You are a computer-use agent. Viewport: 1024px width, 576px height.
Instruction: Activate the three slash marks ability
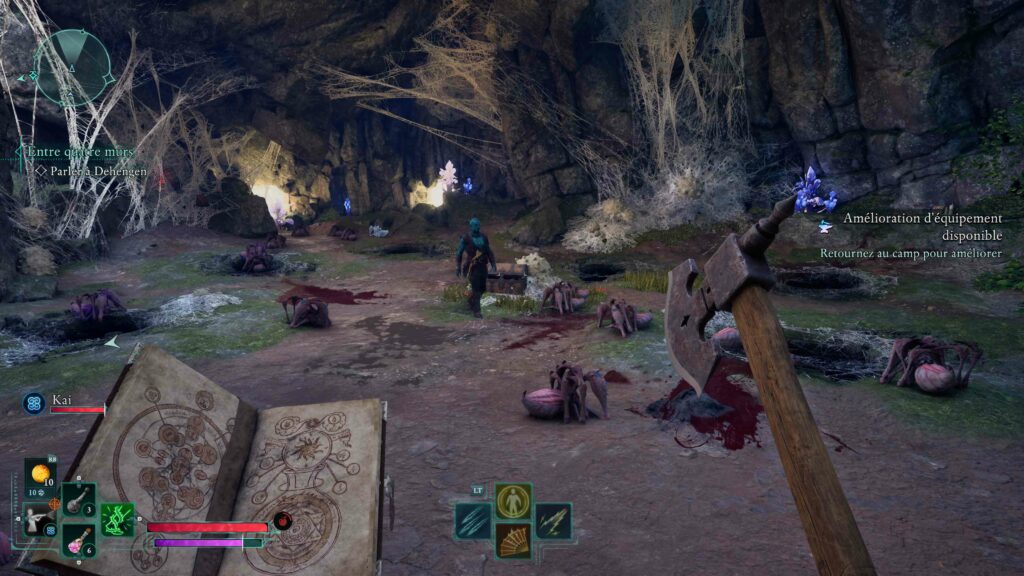tap(473, 521)
